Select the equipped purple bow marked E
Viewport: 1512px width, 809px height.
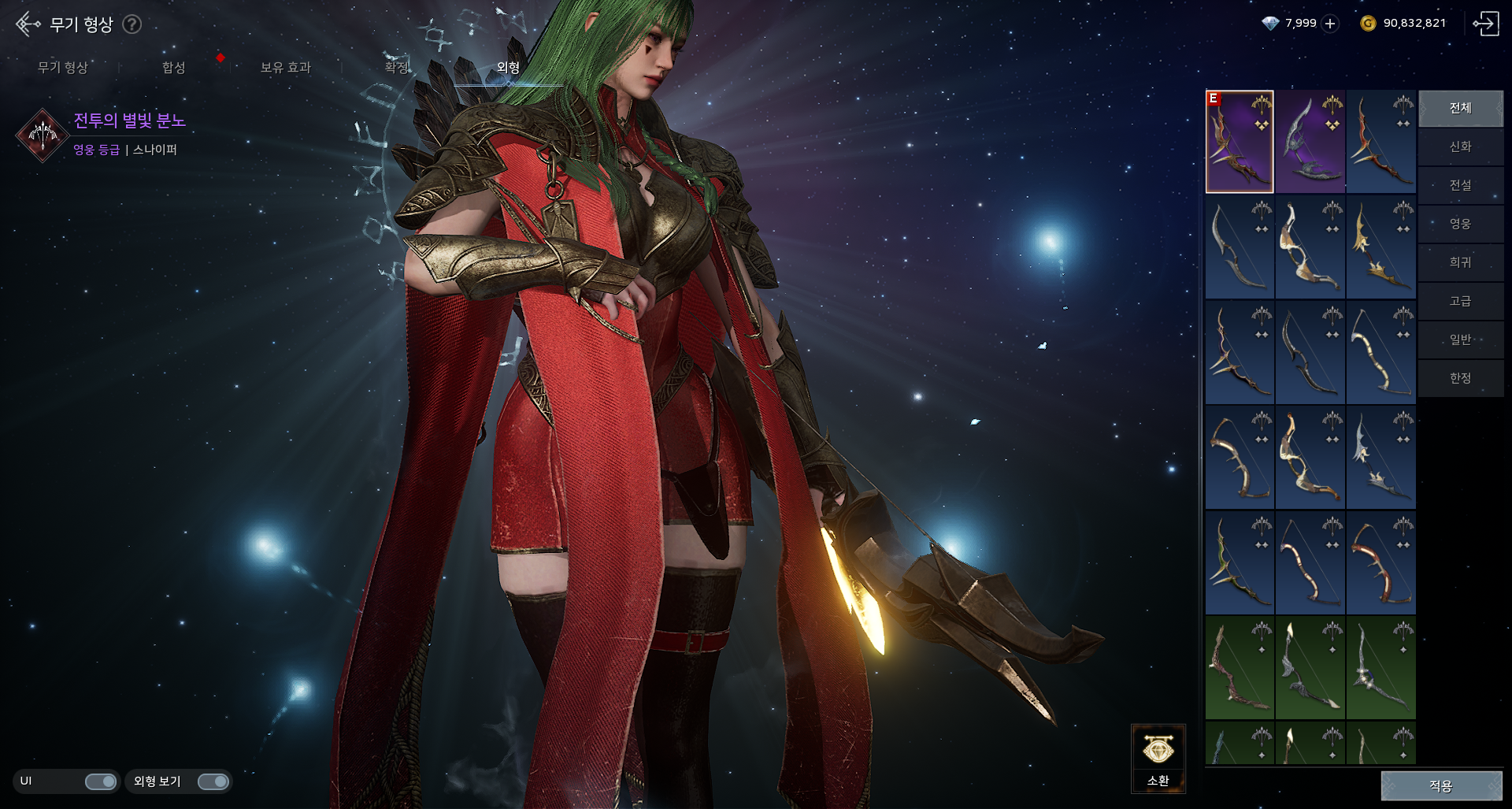(1239, 142)
